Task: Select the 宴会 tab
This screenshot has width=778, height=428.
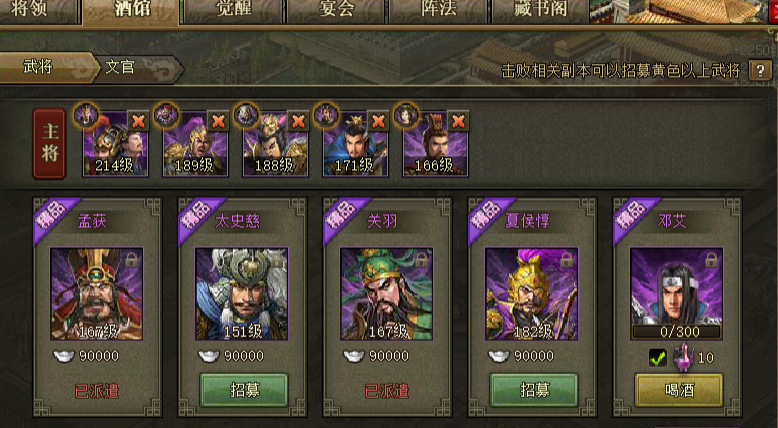Action: tap(336, 12)
